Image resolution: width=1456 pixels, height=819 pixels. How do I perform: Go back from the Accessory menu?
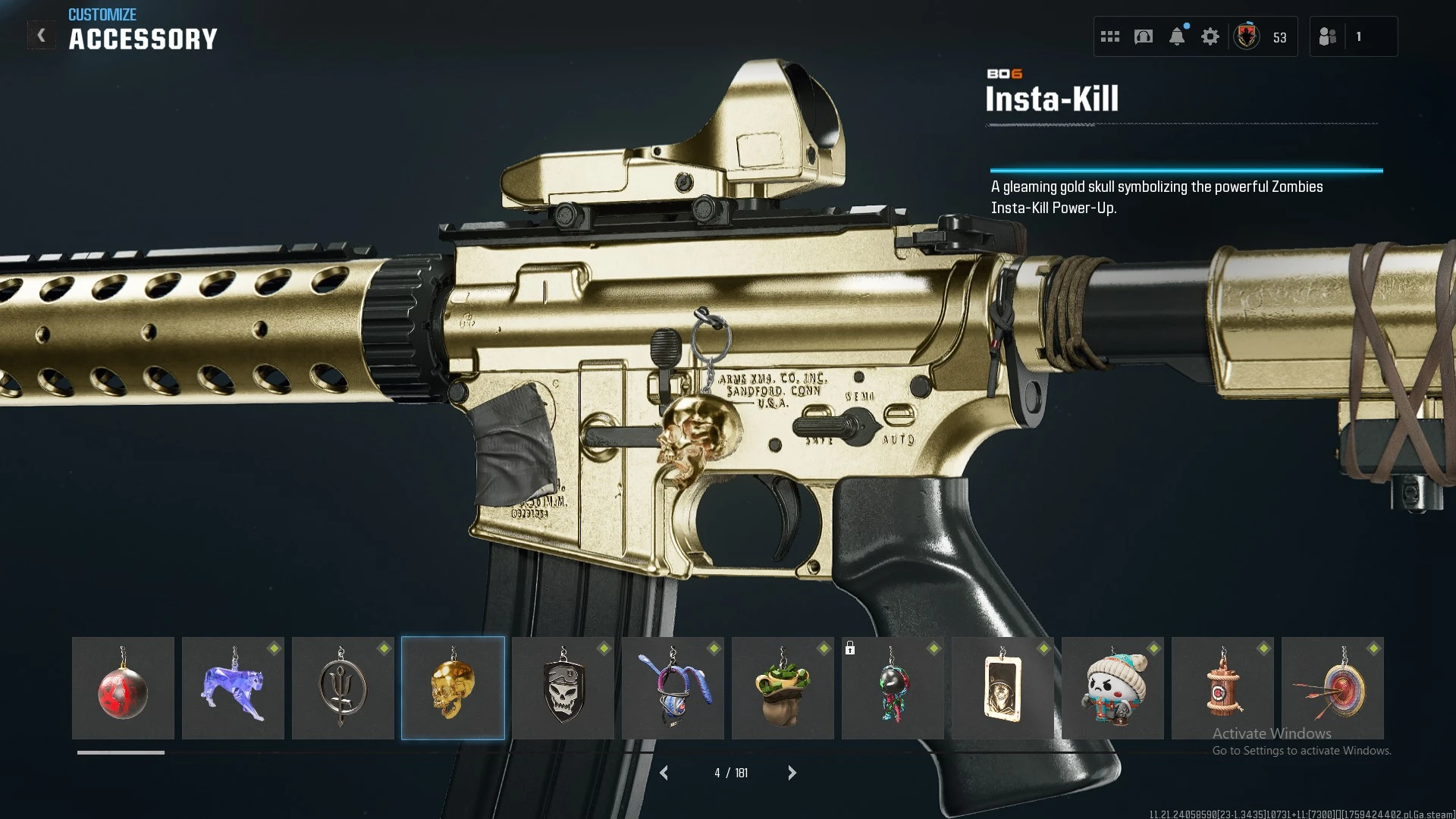tap(42, 36)
